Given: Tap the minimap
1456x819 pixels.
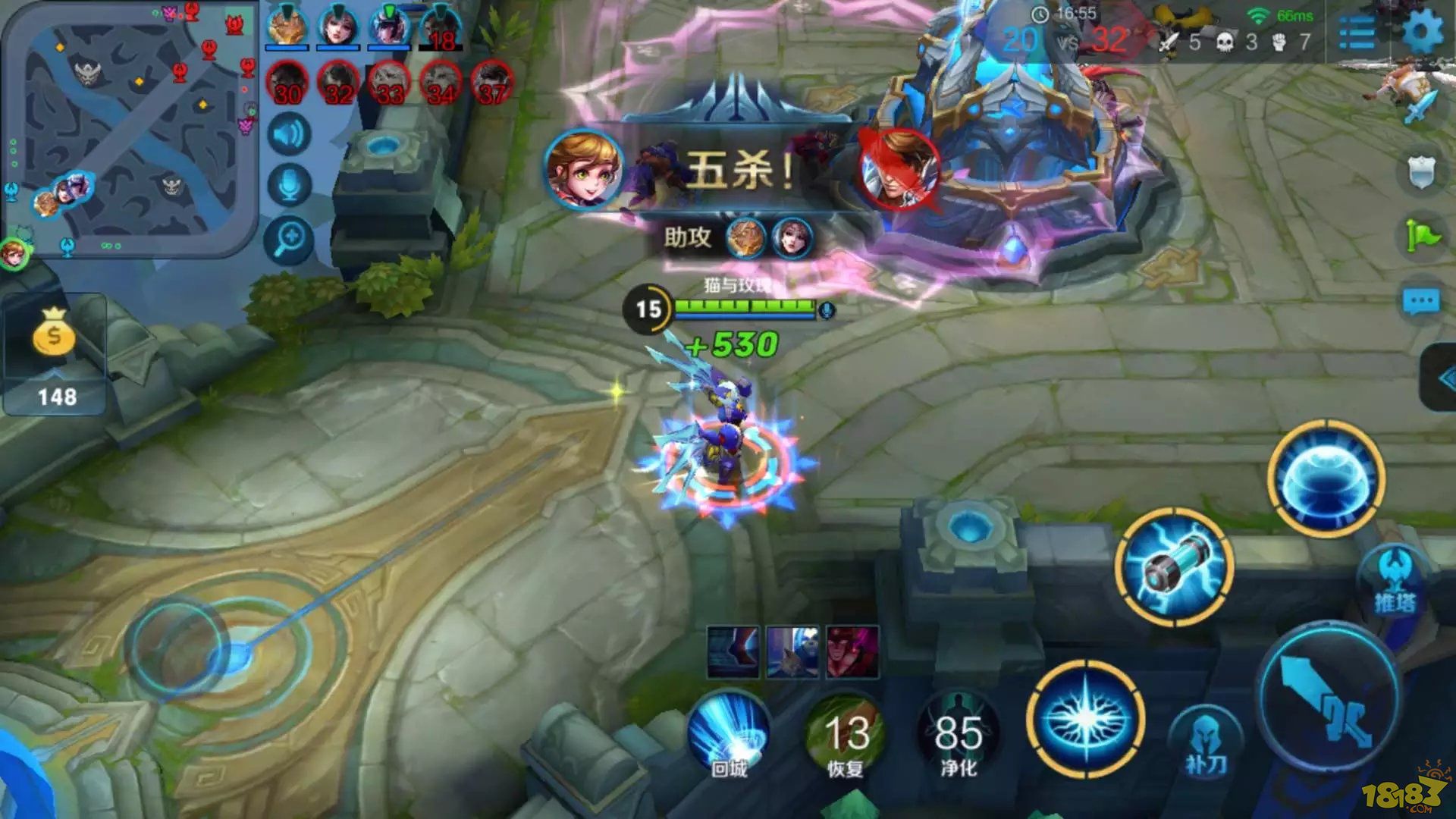Looking at the screenshot, I should pos(130,130).
